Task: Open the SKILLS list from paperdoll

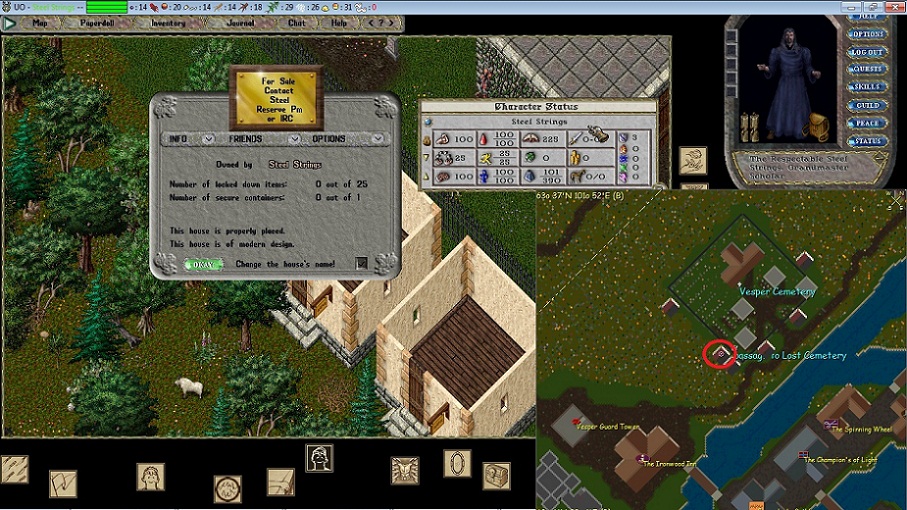Action: (867, 88)
